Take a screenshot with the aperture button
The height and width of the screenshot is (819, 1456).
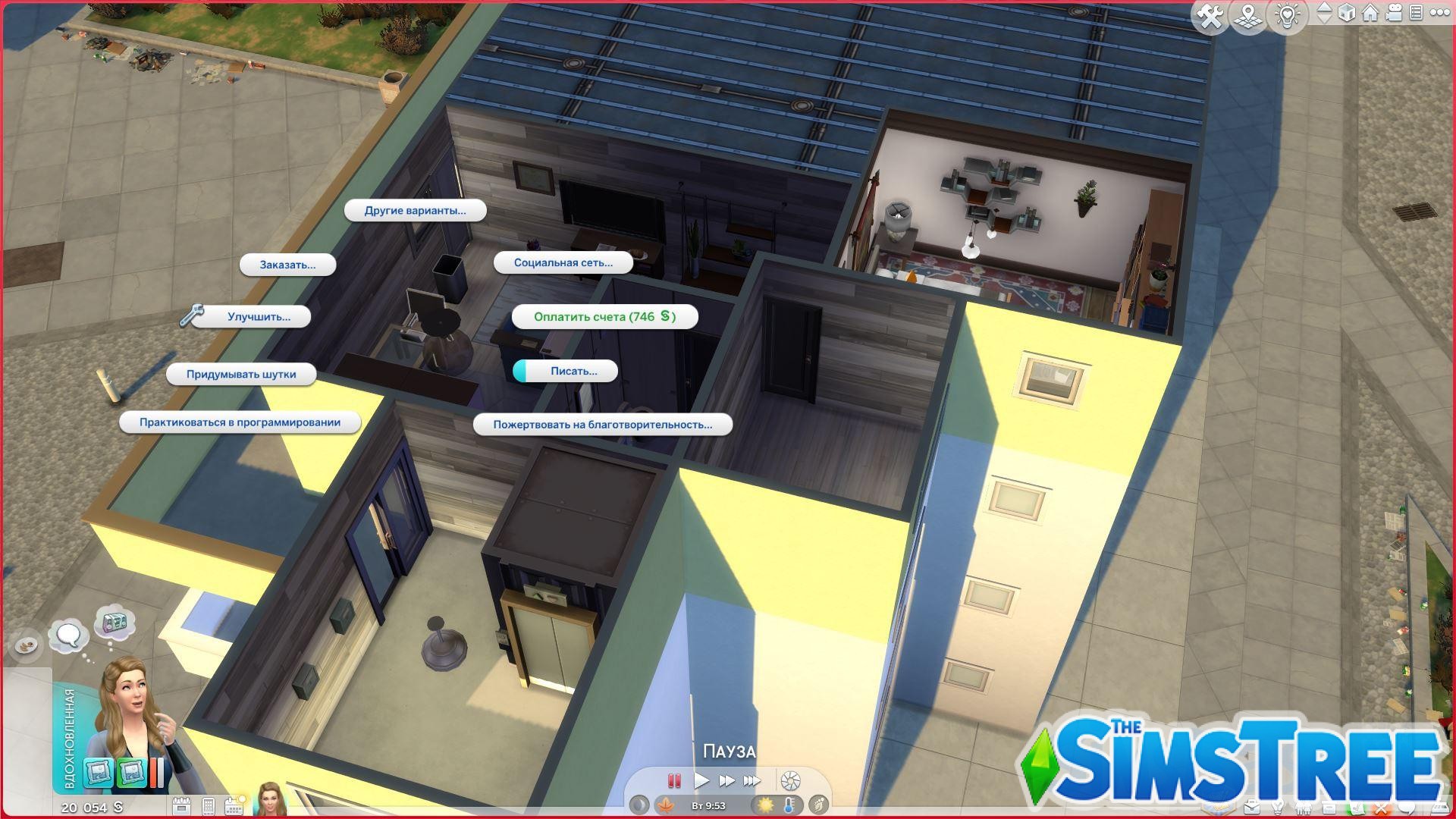tap(790, 780)
